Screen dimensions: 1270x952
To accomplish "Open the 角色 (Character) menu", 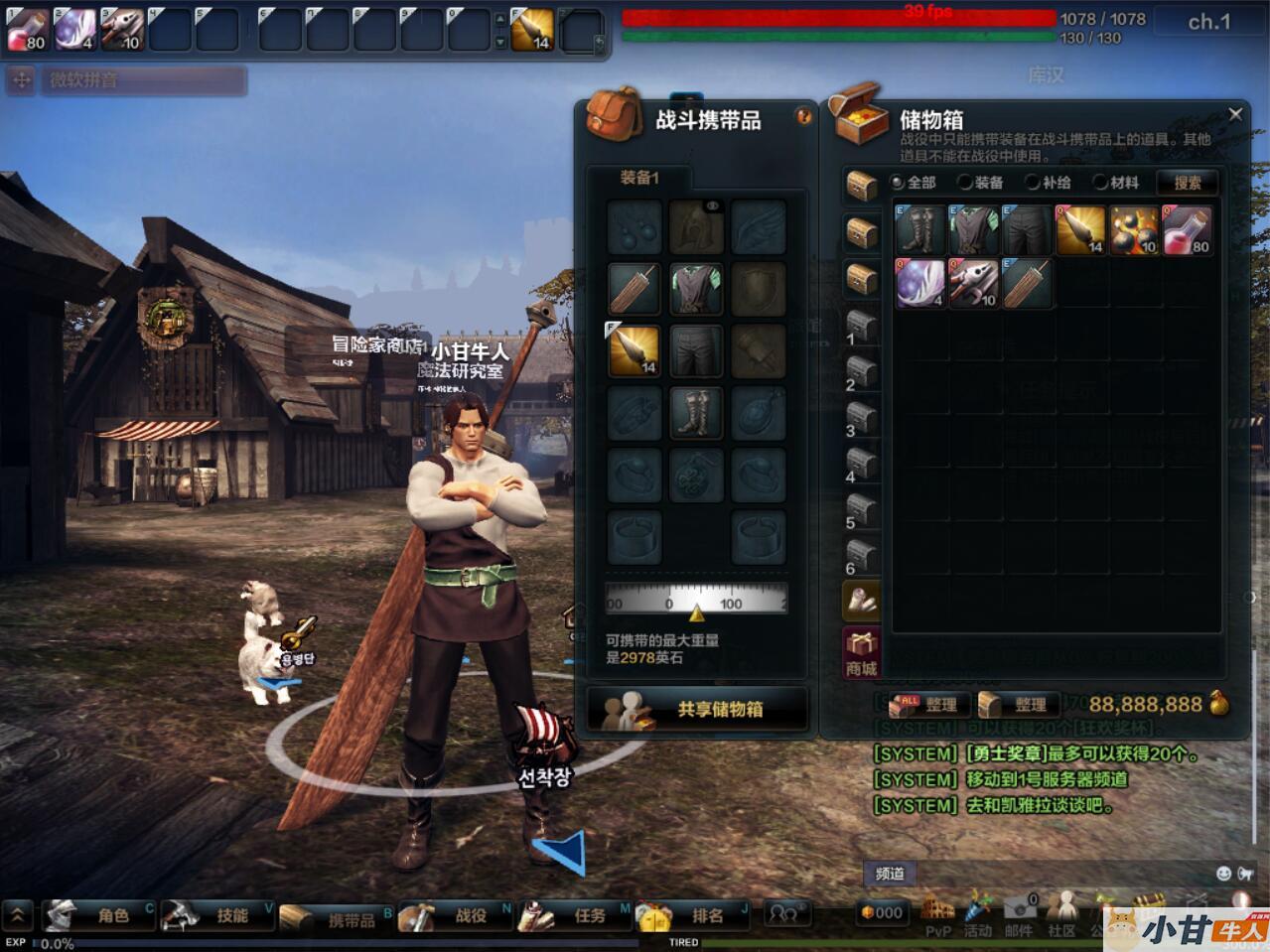I will click(x=99, y=915).
